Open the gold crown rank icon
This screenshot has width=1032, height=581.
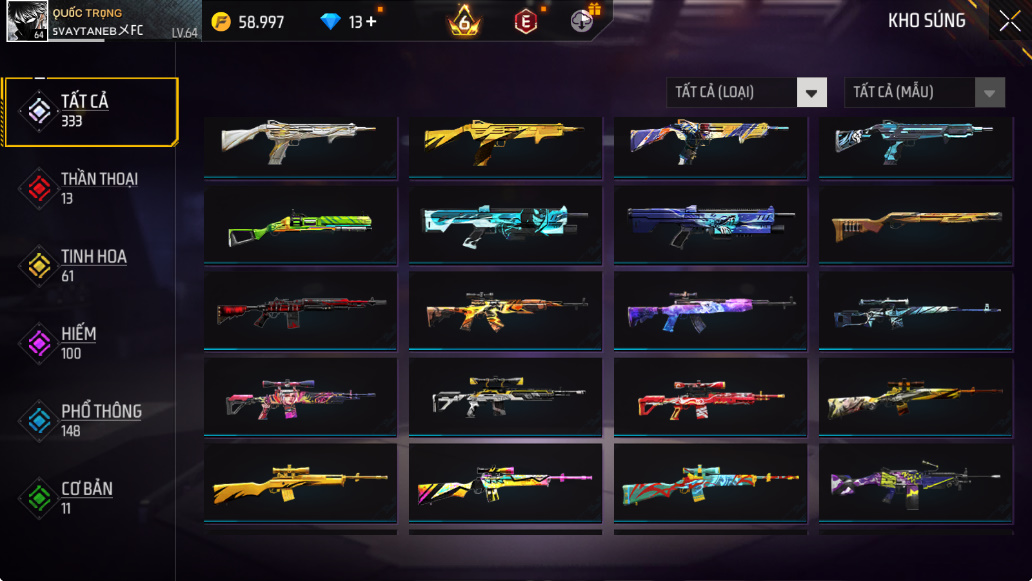(464, 21)
